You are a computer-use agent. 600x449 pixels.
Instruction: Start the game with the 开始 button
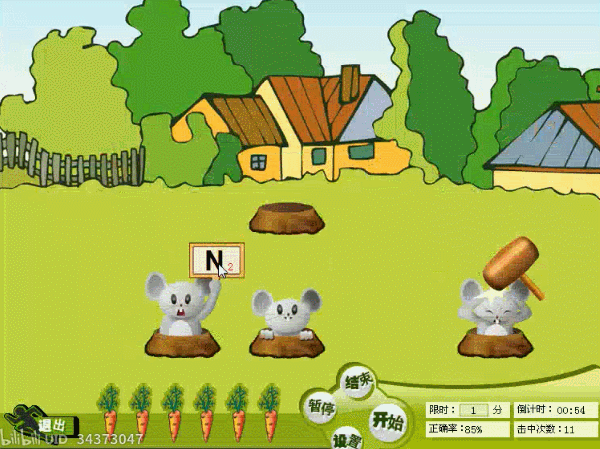tap(386, 421)
